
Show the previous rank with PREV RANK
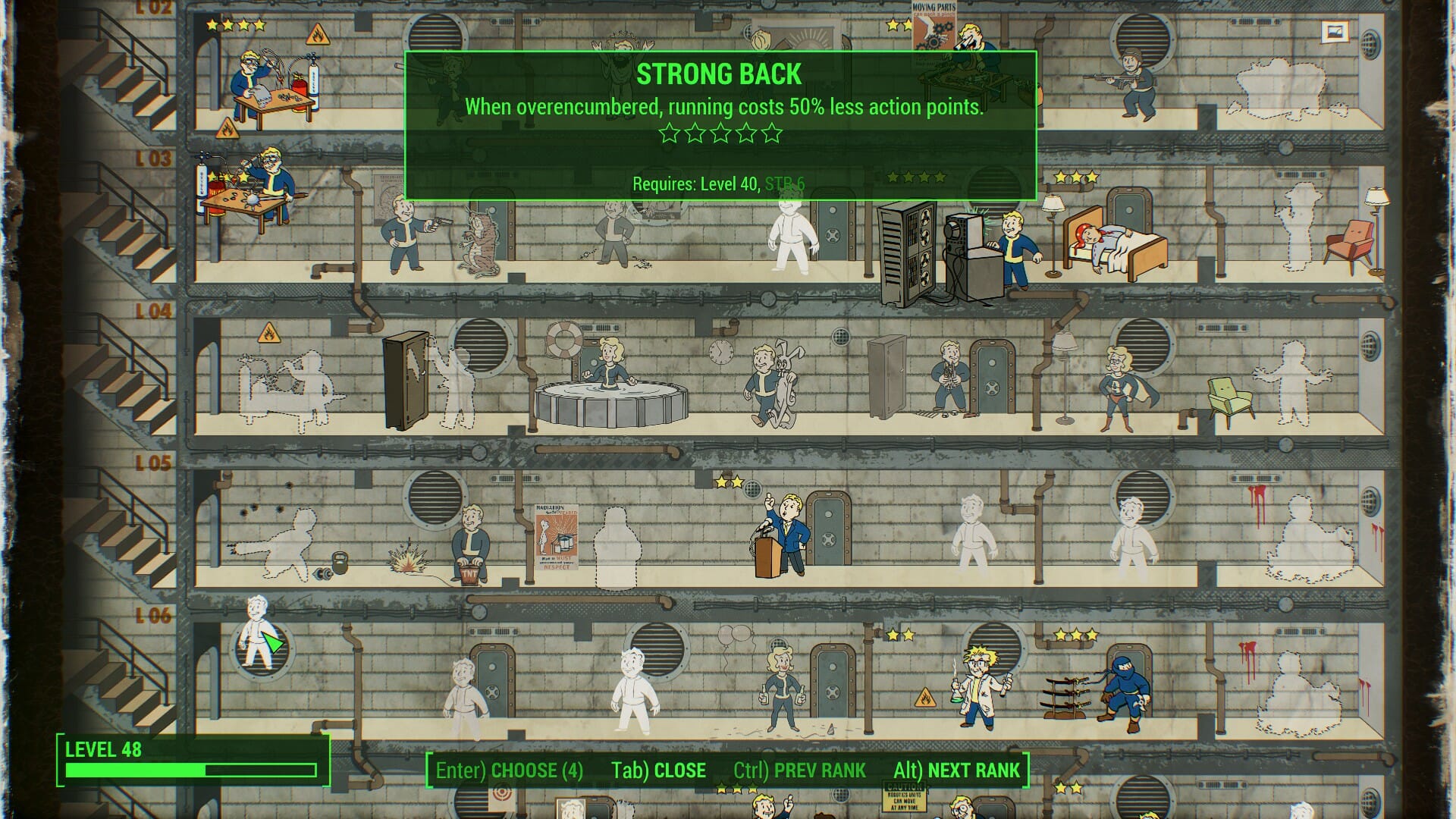[x=799, y=770]
